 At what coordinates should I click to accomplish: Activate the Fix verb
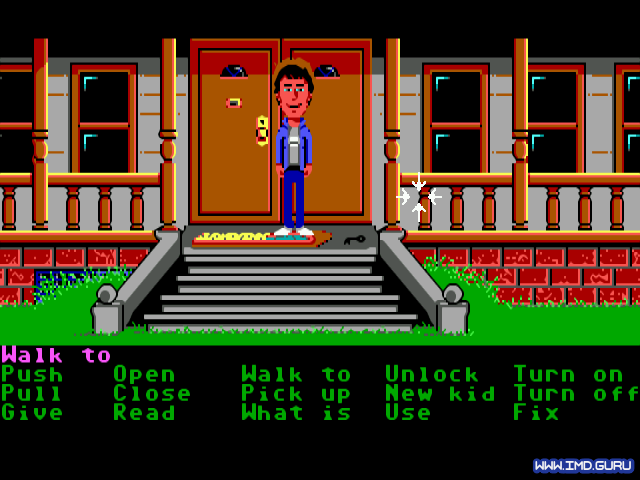click(x=536, y=413)
